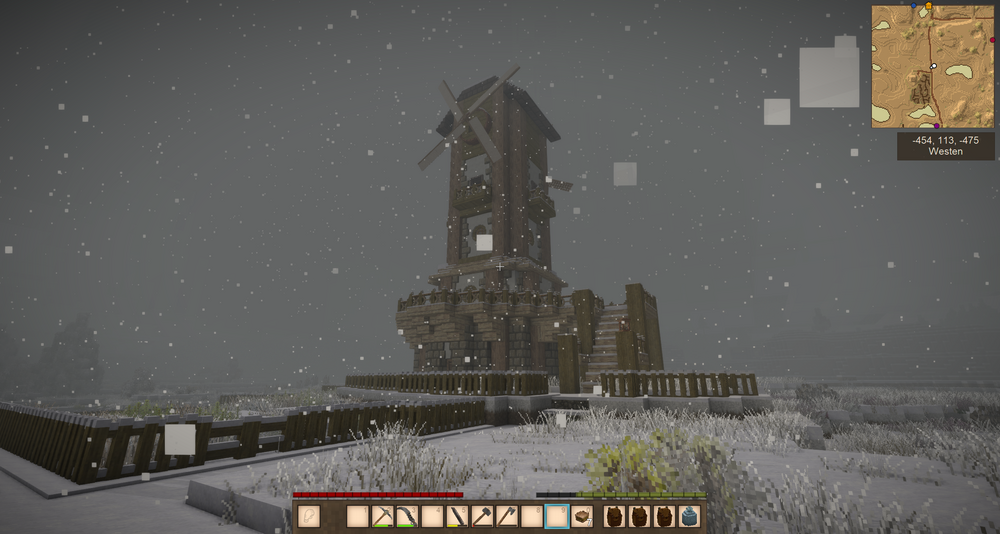Select the pickaxe in hotbar slot 2

pyautogui.click(x=383, y=517)
